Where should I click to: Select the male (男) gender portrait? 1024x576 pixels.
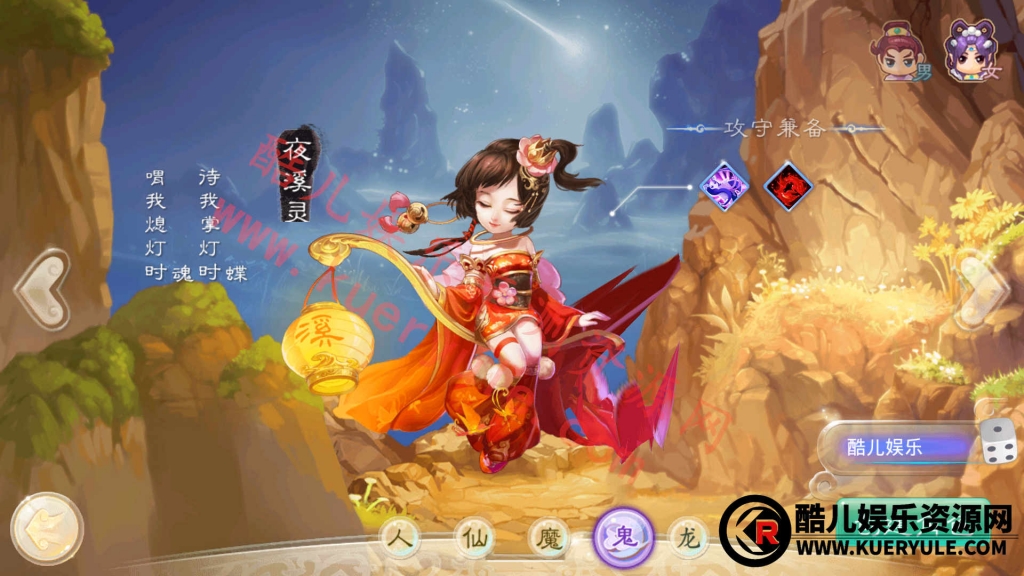coord(898,52)
